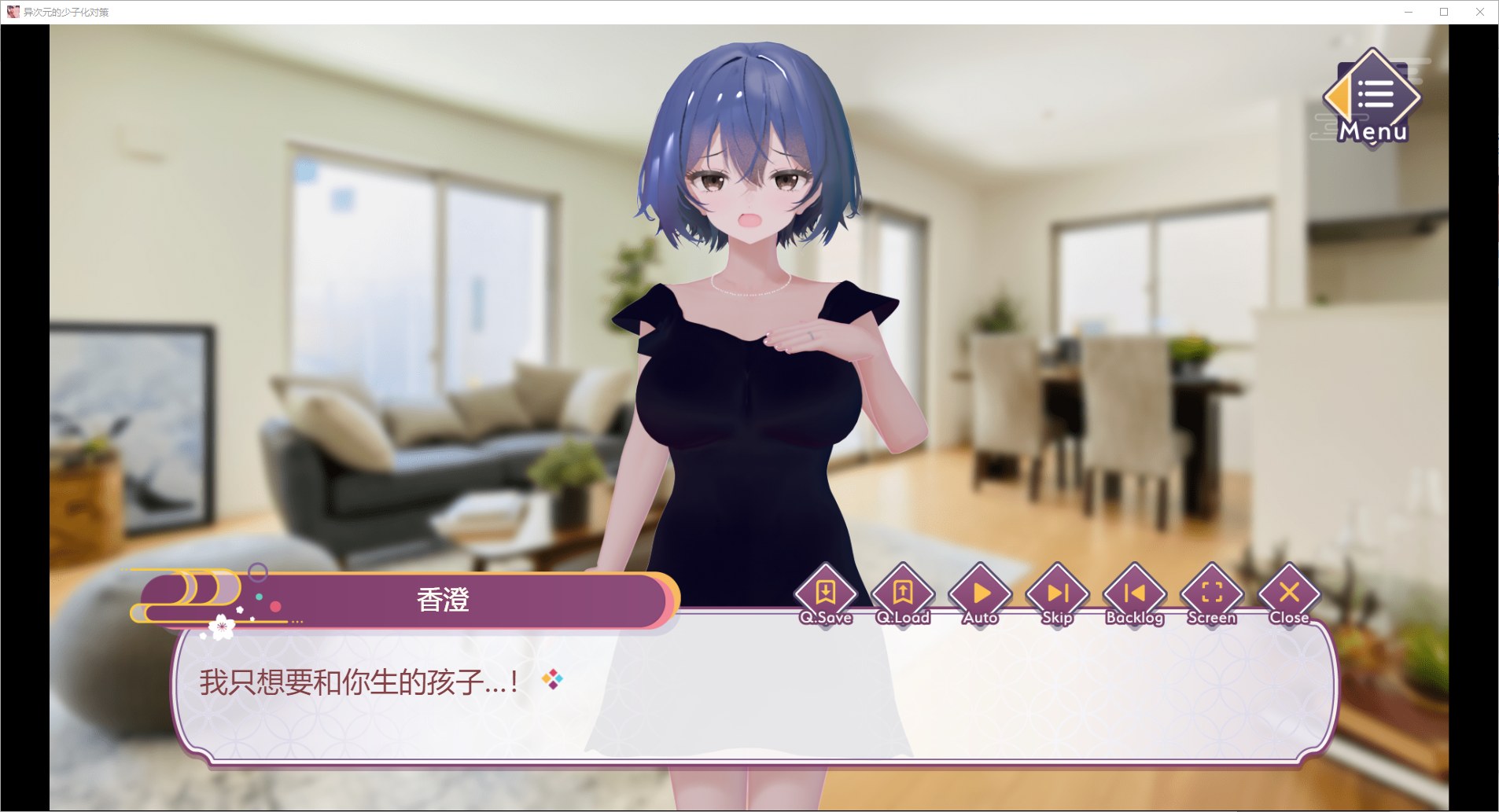The width and height of the screenshot is (1499, 812).
Task: Toggle fullscreen with Screen button
Action: 1212,596
